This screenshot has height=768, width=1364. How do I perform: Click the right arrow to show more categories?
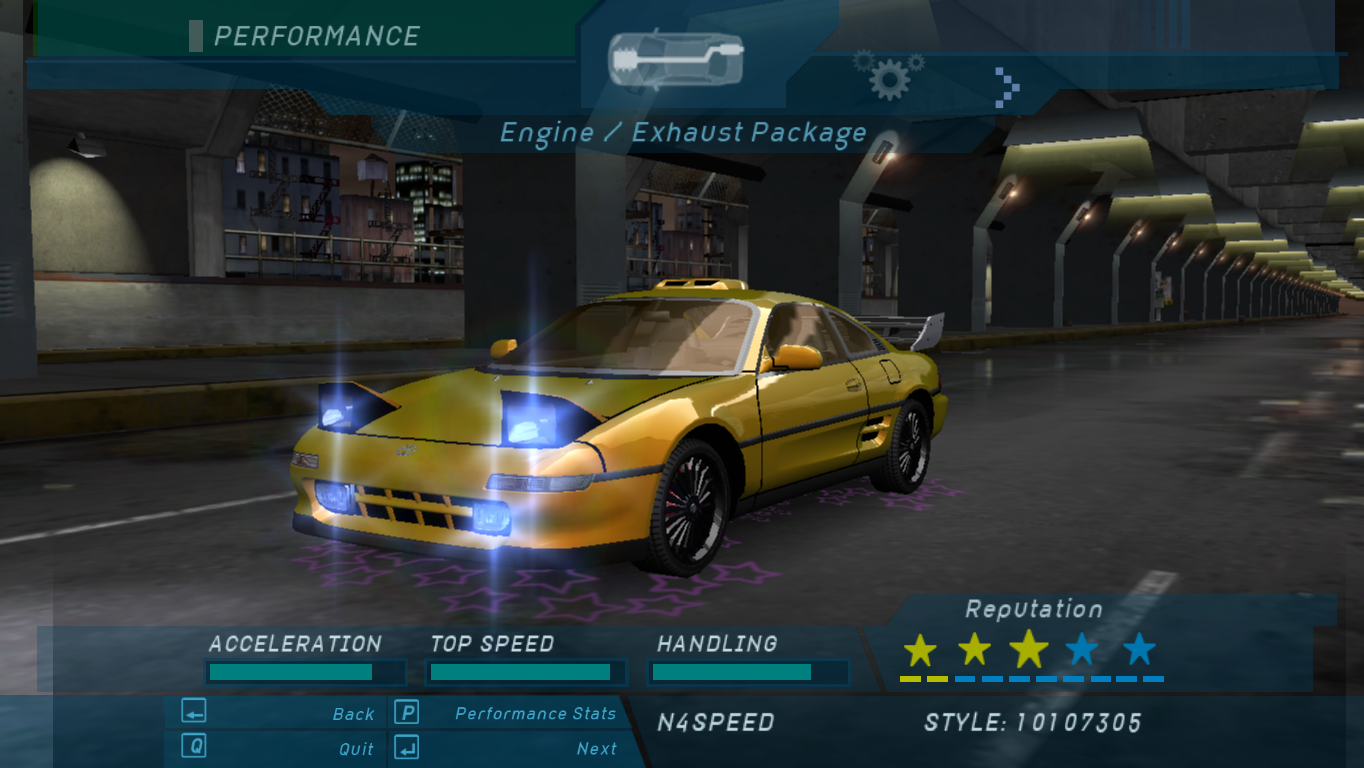click(1007, 87)
